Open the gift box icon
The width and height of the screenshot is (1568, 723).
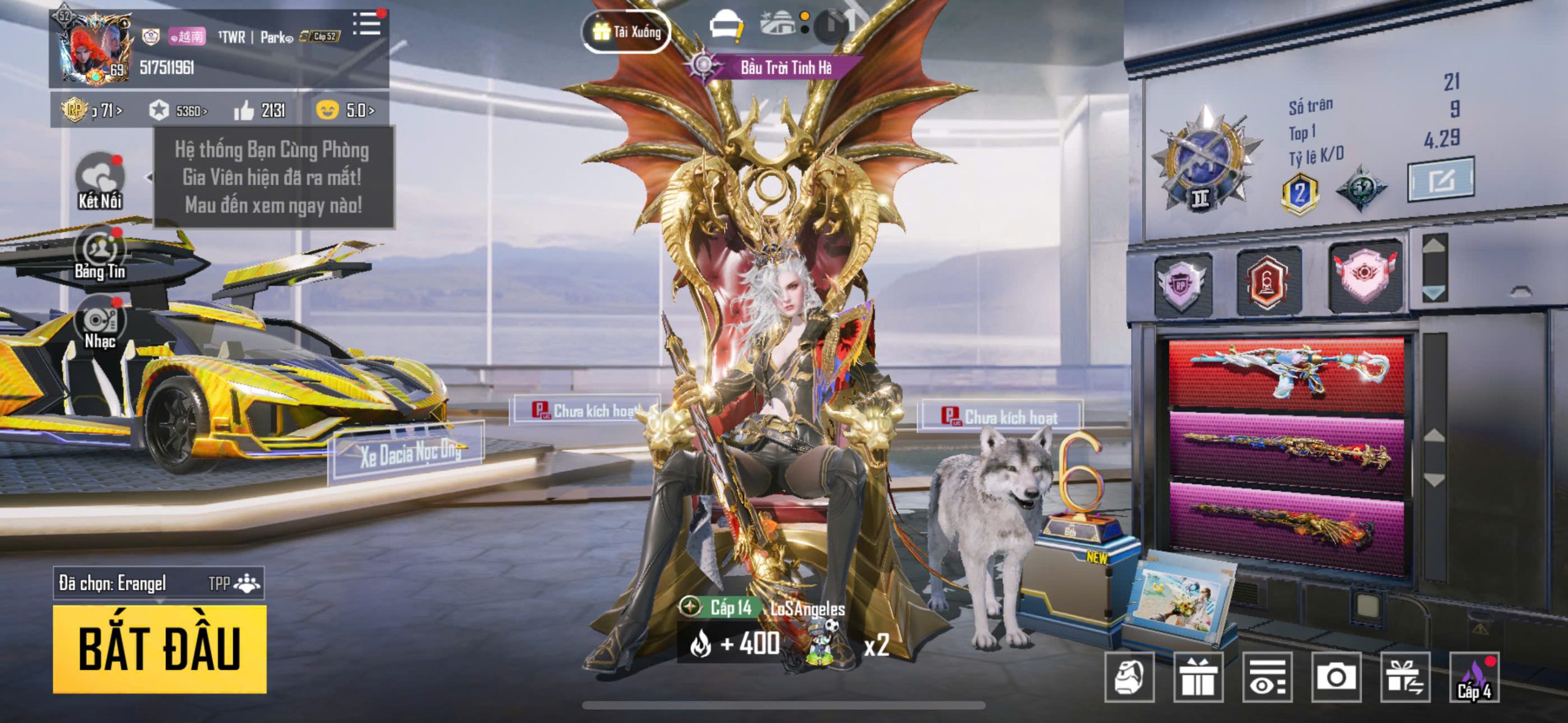pos(1198,676)
